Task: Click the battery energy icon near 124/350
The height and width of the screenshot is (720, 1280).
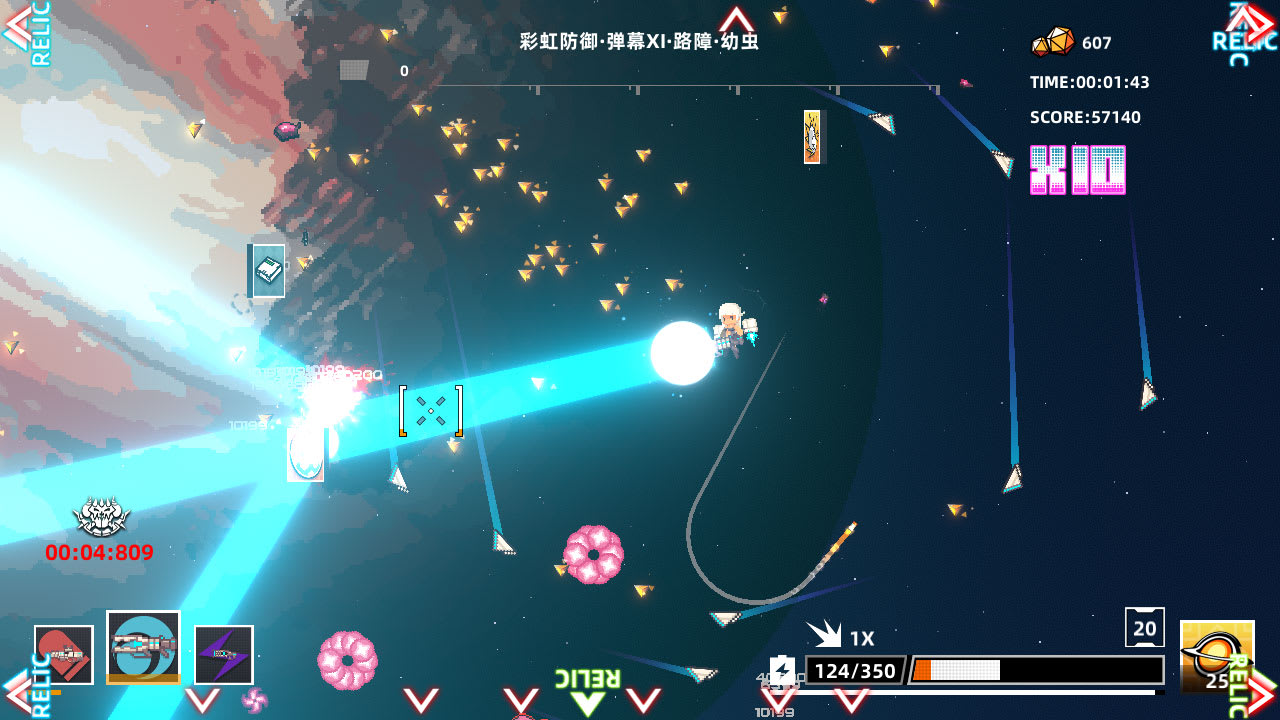Action: pyautogui.click(x=785, y=671)
